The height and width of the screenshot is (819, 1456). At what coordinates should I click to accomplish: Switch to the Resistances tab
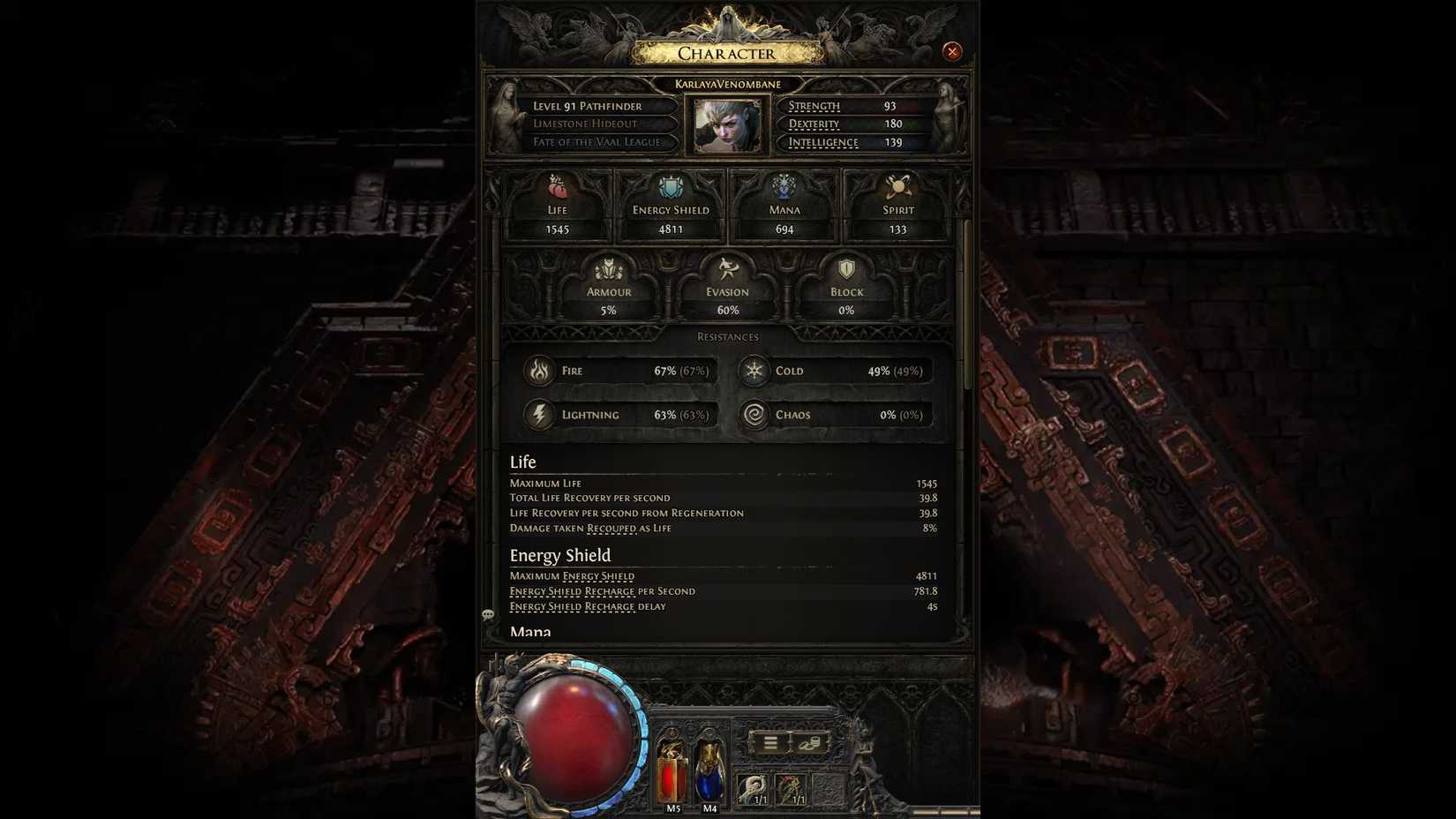(727, 336)
